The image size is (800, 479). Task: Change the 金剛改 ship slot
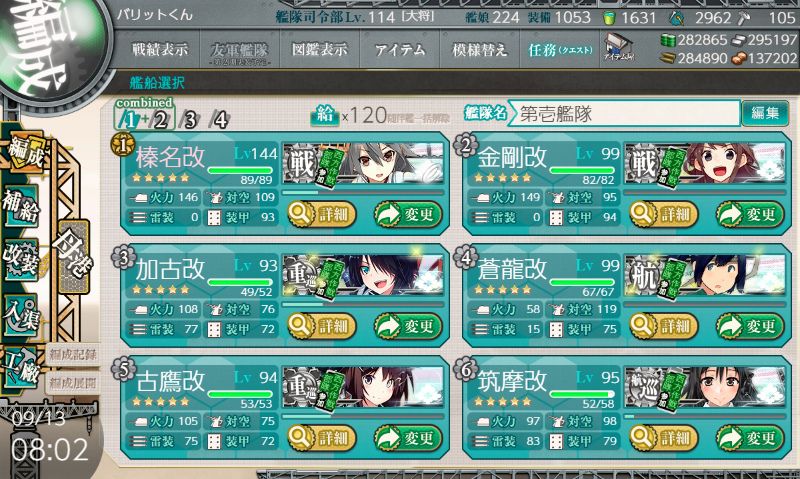(x=746, y=213)
